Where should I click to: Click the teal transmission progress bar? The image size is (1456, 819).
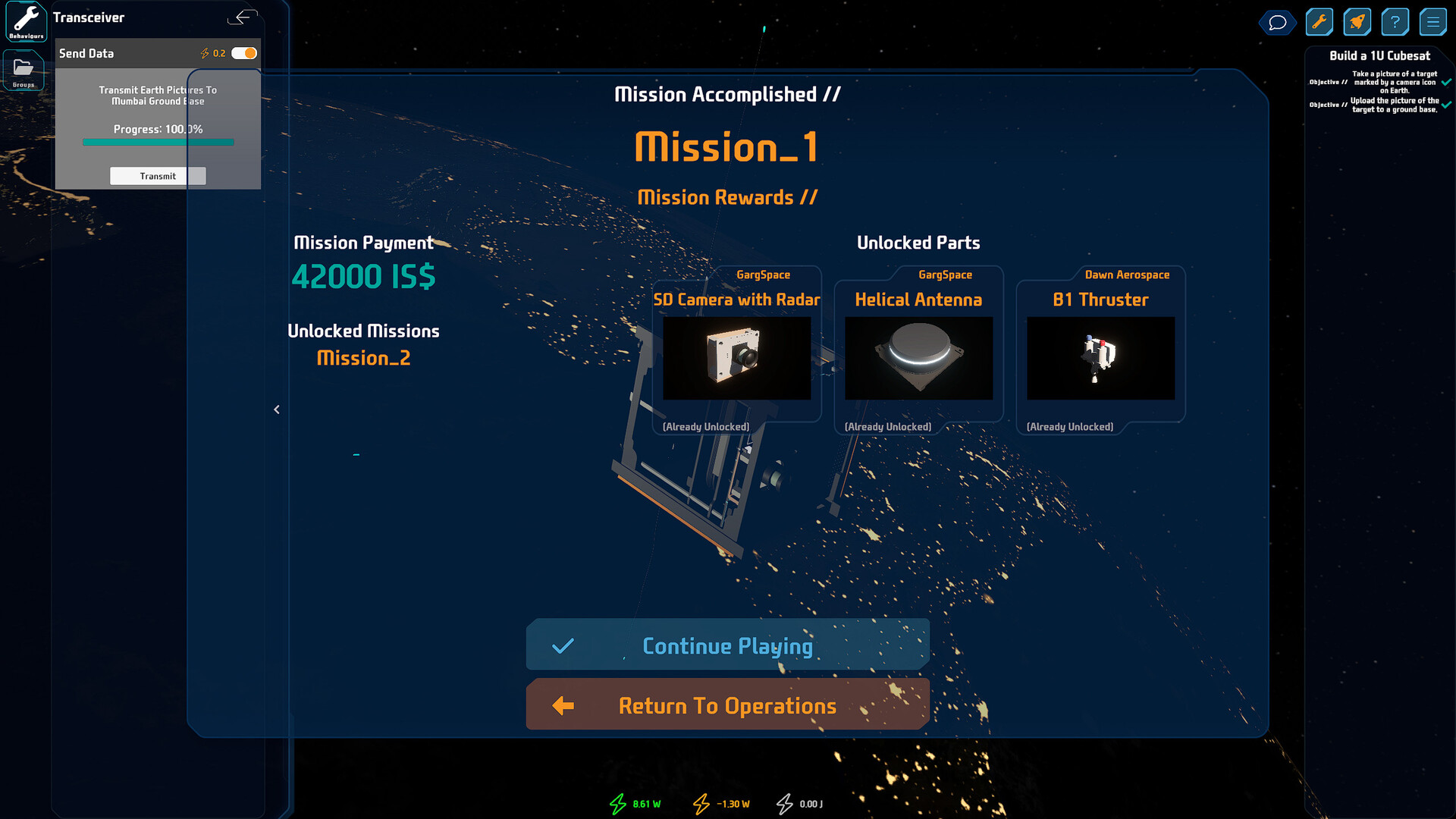[x=158, y=142]
